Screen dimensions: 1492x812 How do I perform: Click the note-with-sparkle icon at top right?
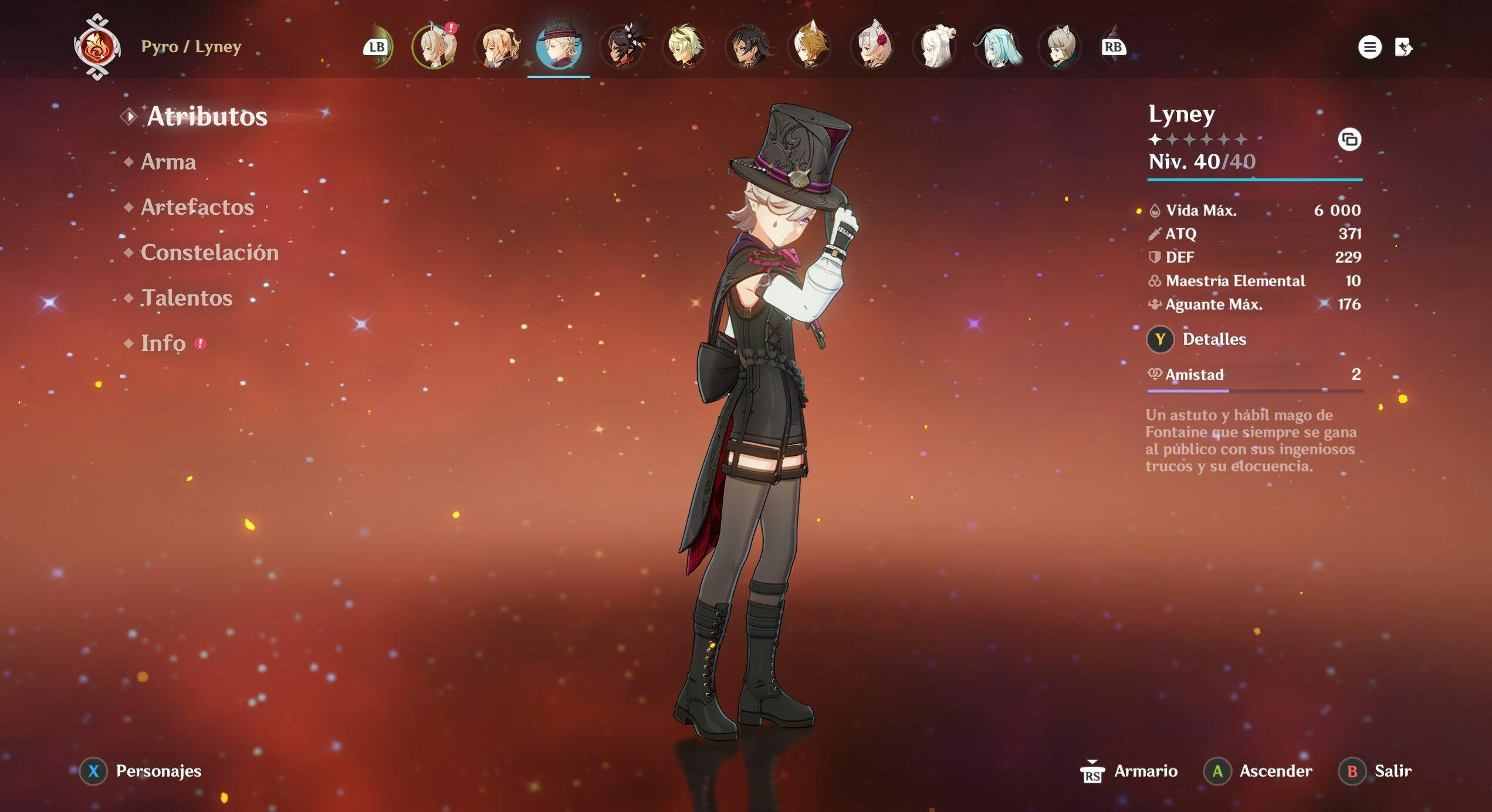pos(1403,47)
